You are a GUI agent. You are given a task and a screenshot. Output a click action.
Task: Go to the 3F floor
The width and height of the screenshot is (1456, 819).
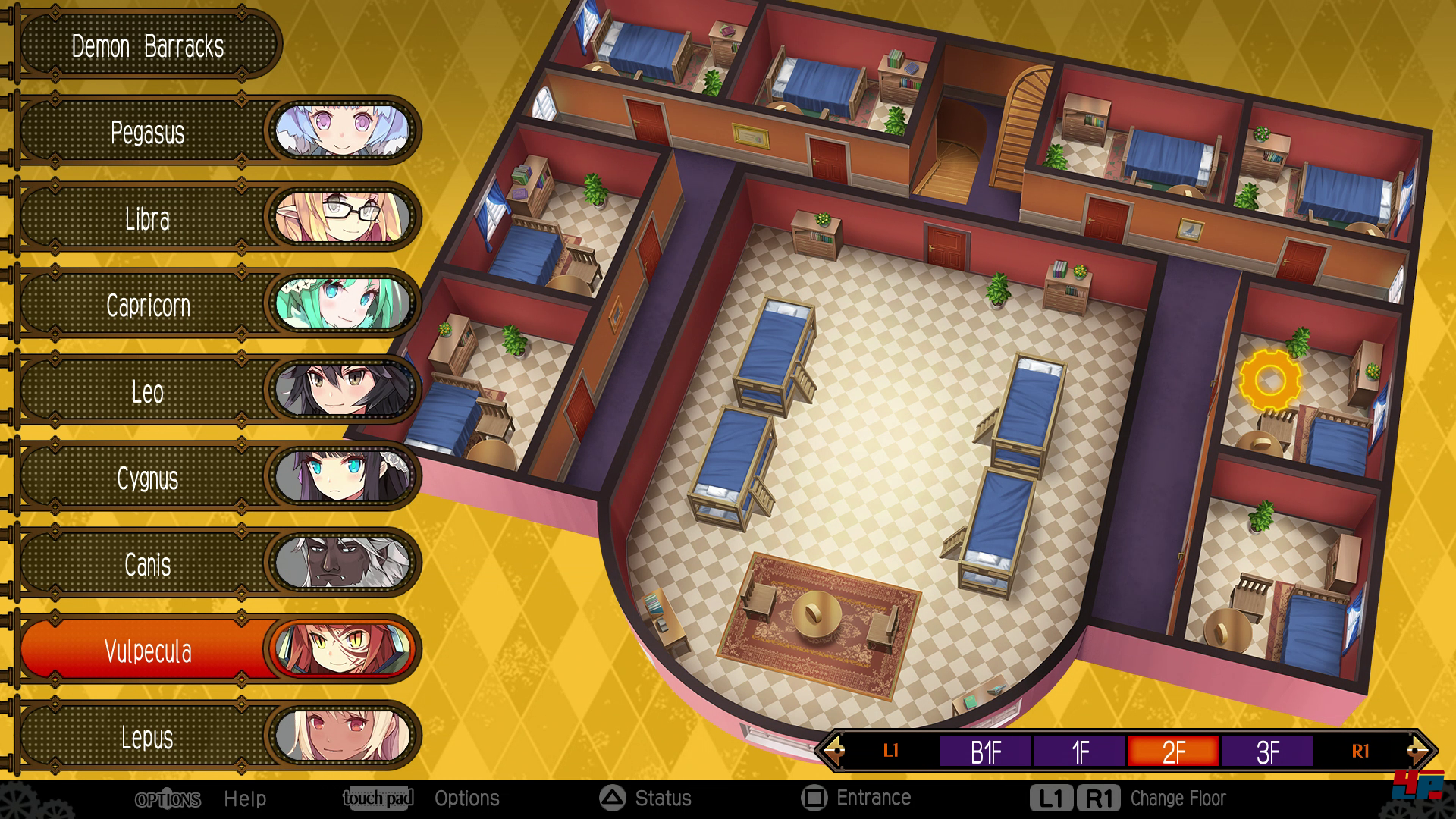(x=1268, y=752)
